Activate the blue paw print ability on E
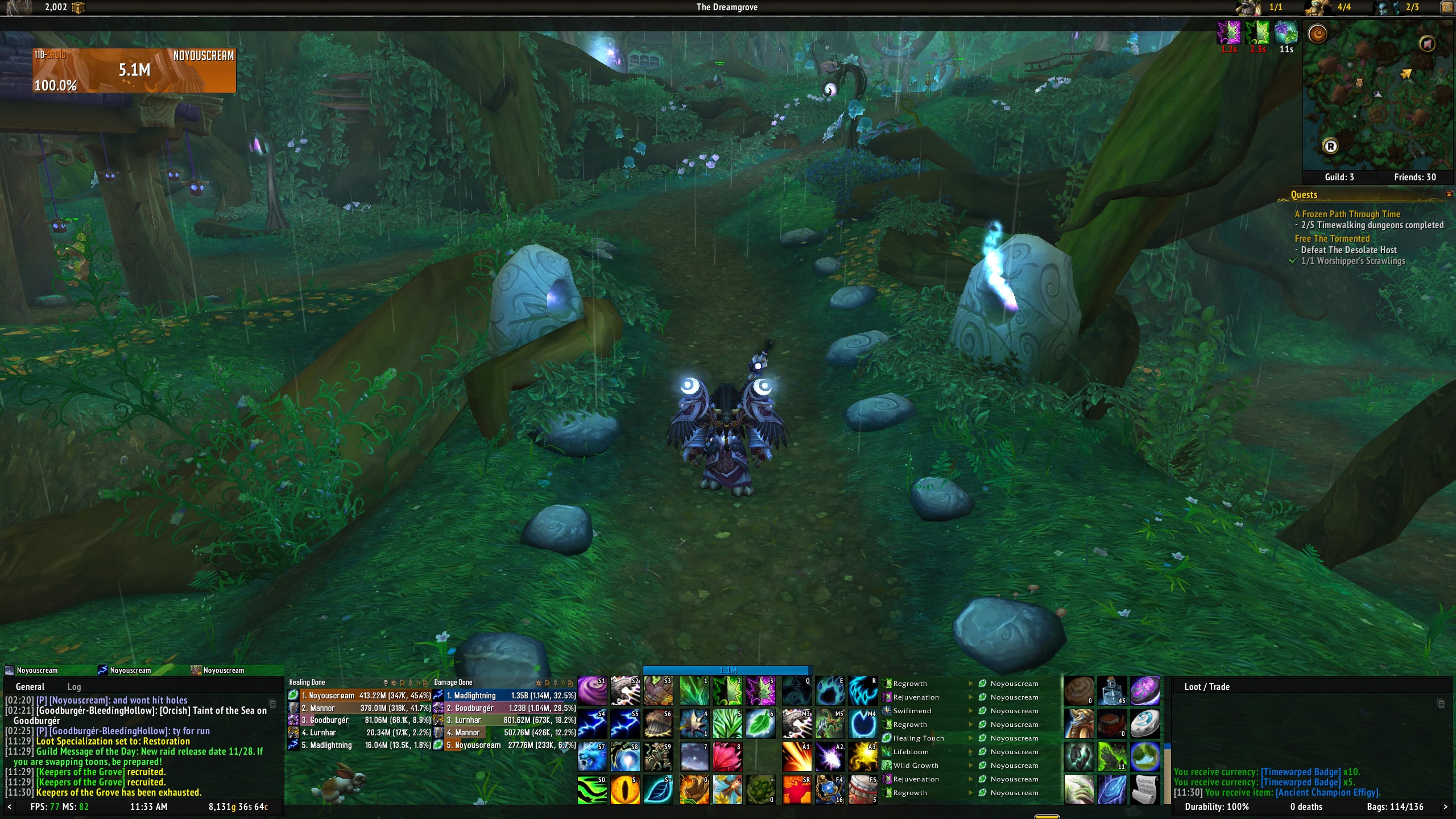Screen dimensions: 1456x819 [830, 691]
